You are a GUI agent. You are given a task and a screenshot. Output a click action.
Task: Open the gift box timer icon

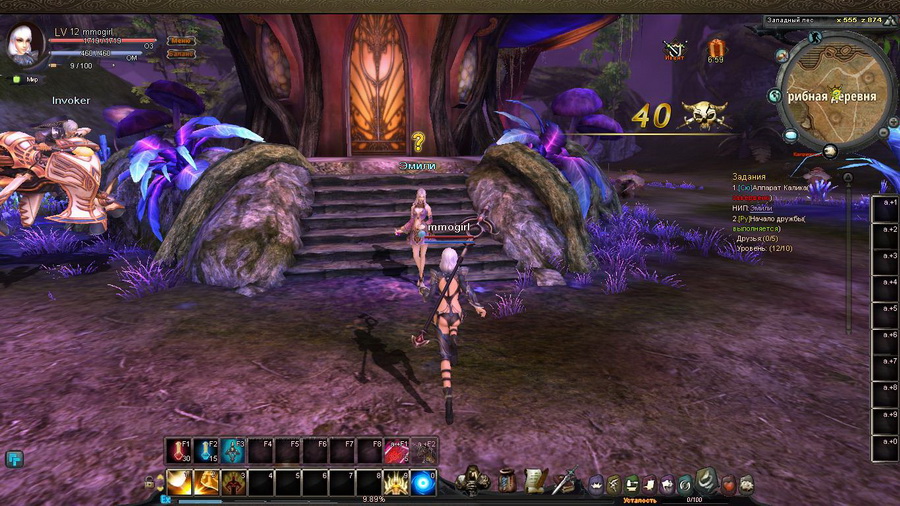click(x=715, y=48)
